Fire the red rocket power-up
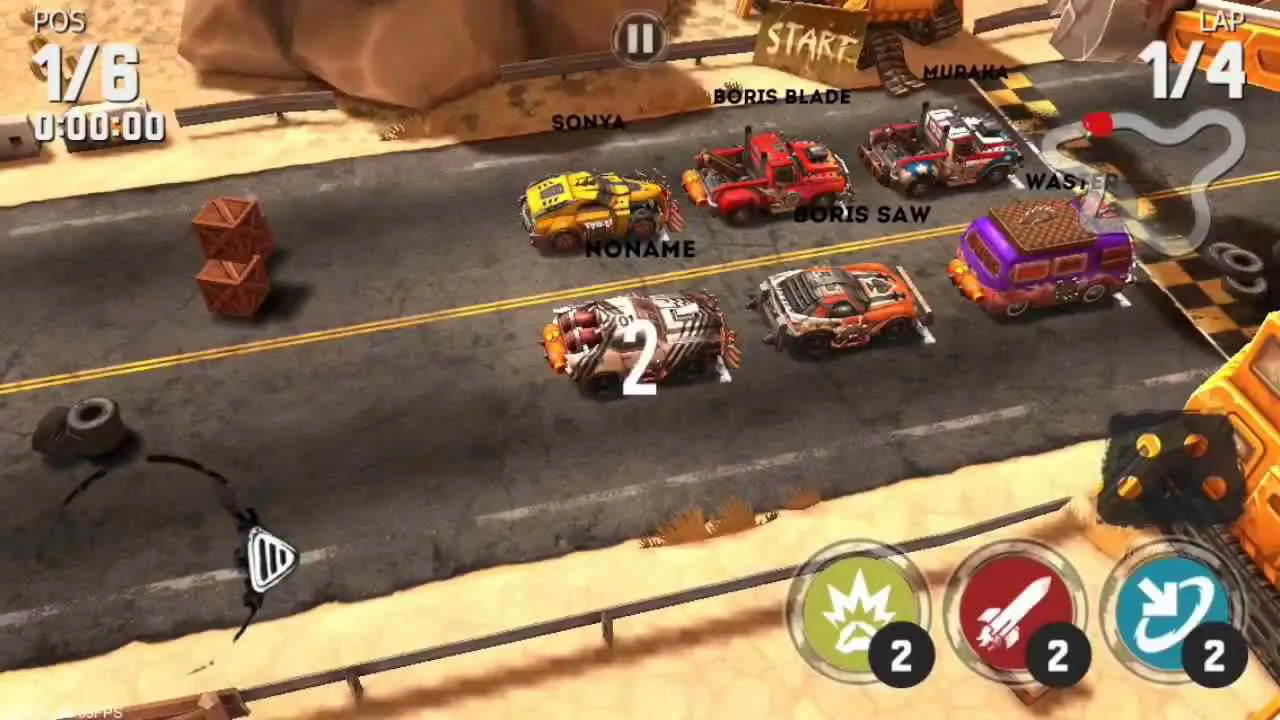The height and width of the screenshot is (720, 1280). [1013, 613]
